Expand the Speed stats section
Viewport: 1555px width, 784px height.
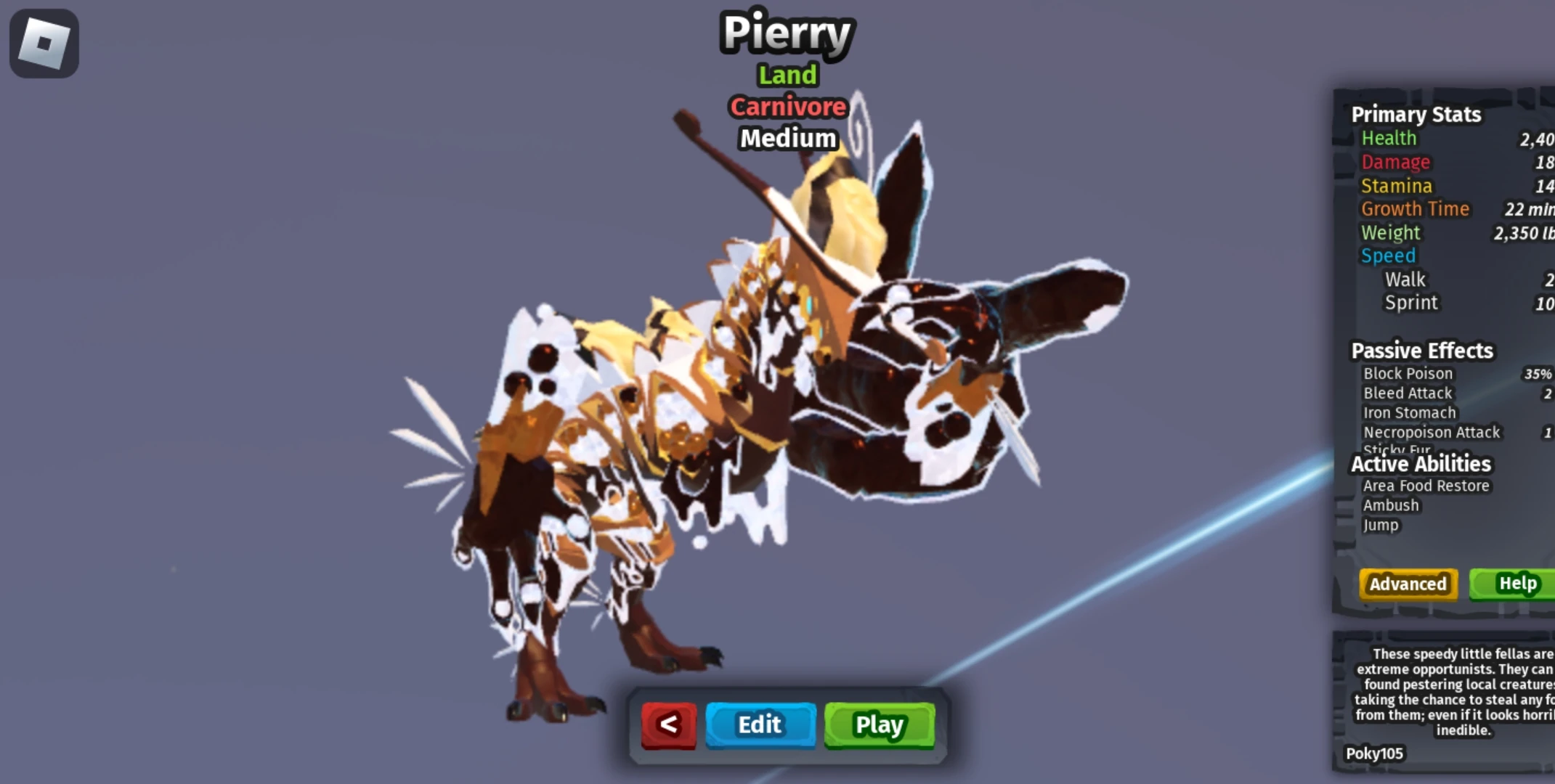pyautogui.click(x=1388, y=256)
